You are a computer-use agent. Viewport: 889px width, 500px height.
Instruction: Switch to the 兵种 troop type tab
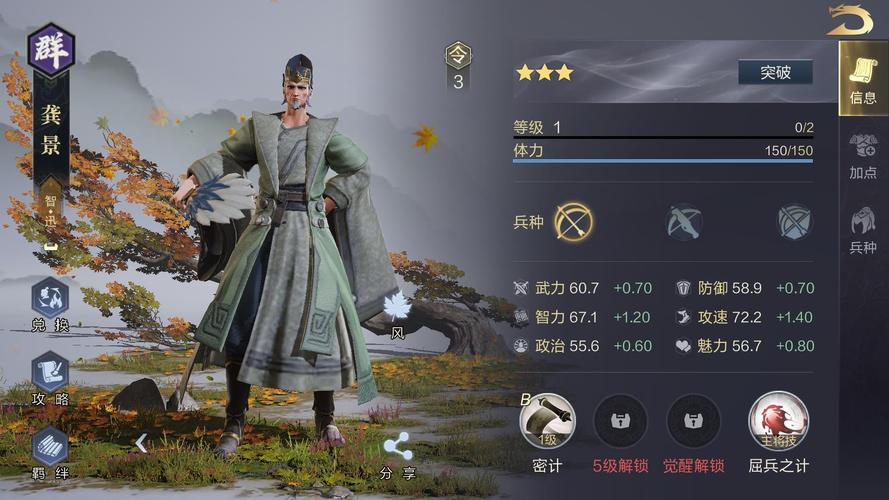point(863,229)
